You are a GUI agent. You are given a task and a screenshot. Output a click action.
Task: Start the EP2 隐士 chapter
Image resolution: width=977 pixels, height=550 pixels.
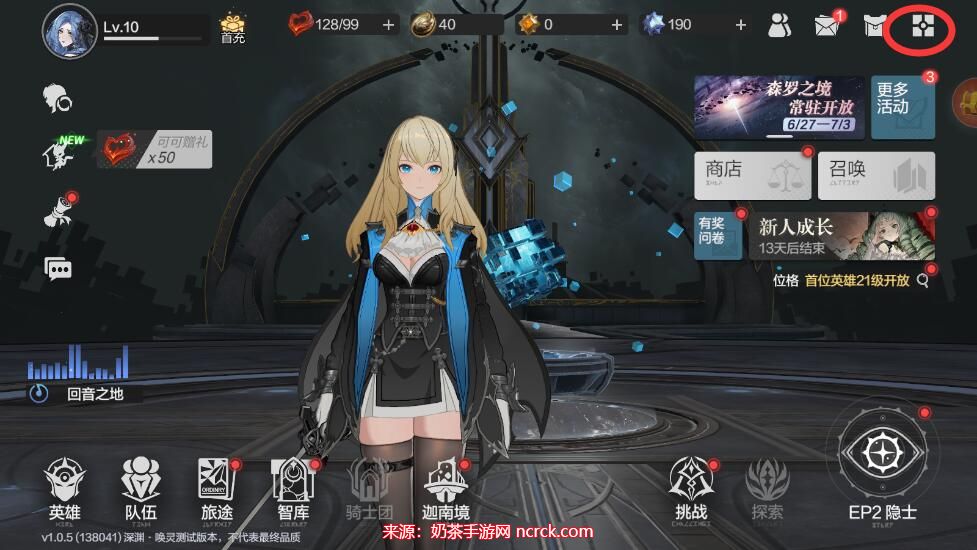tap(881, 469)
